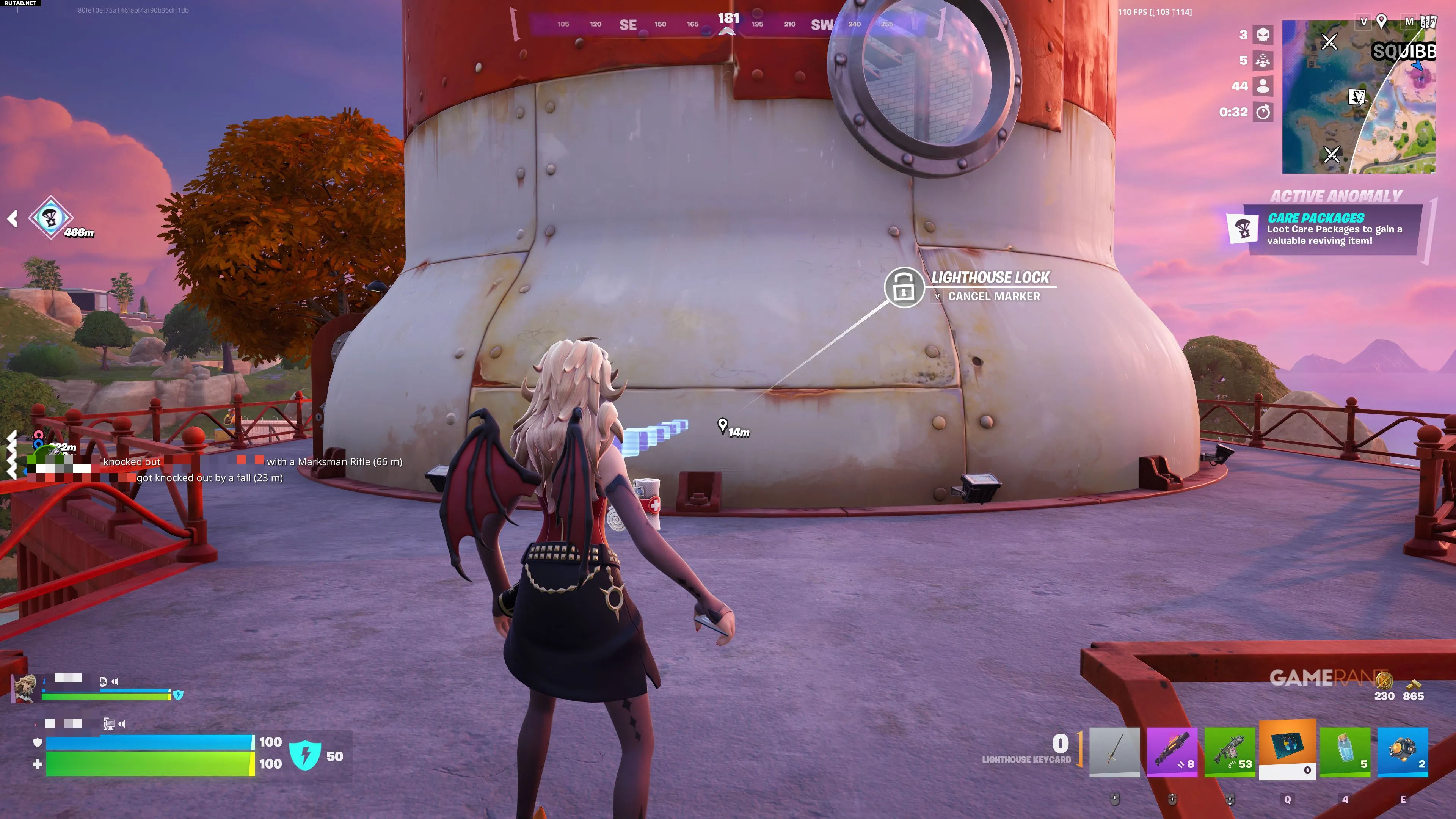Screen dimensions: 1456x819
Task: Pick the blue grenade slot
Action: (1402, 751)
